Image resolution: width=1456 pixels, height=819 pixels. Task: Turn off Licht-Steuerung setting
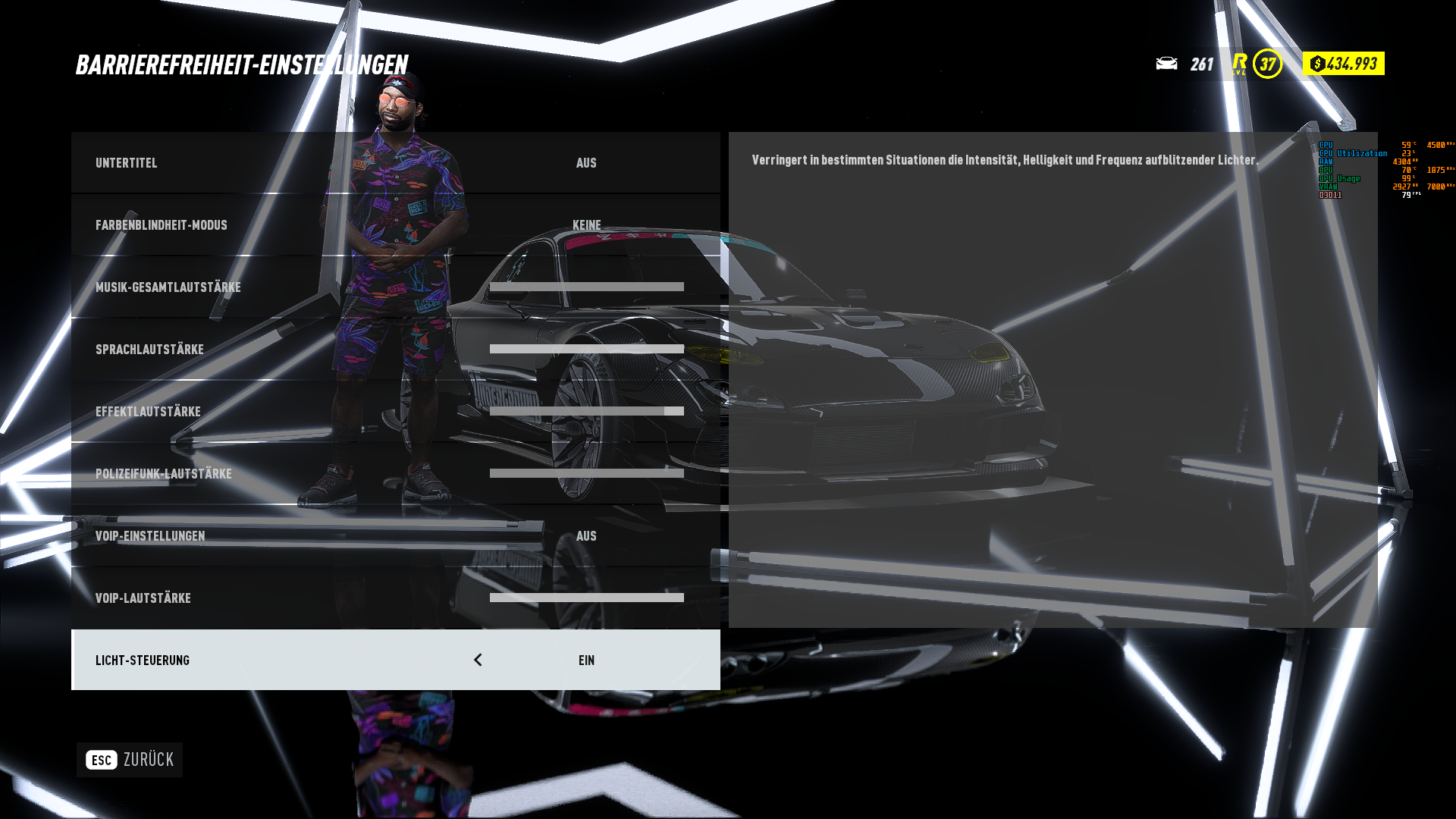click(586, 660)
